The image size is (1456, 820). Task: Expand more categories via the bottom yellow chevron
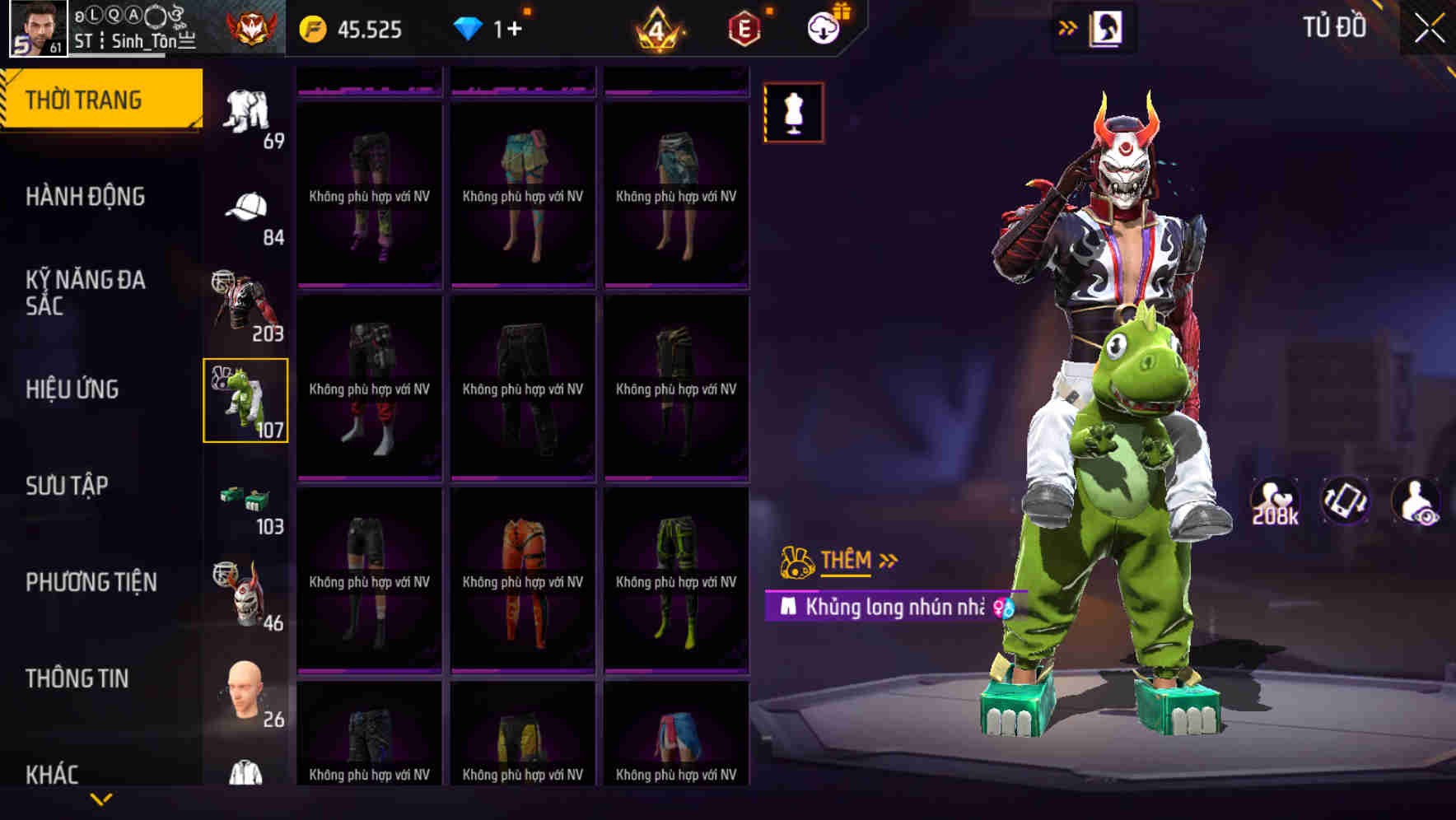click(103, 799)
